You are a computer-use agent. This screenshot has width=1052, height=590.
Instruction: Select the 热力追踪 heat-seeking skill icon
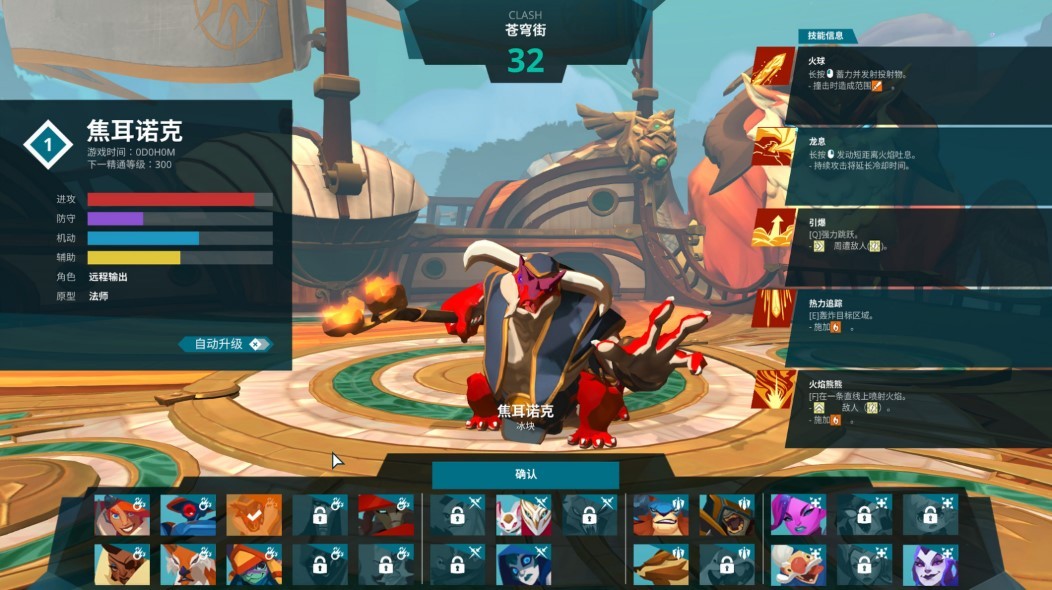click(774, 308)
